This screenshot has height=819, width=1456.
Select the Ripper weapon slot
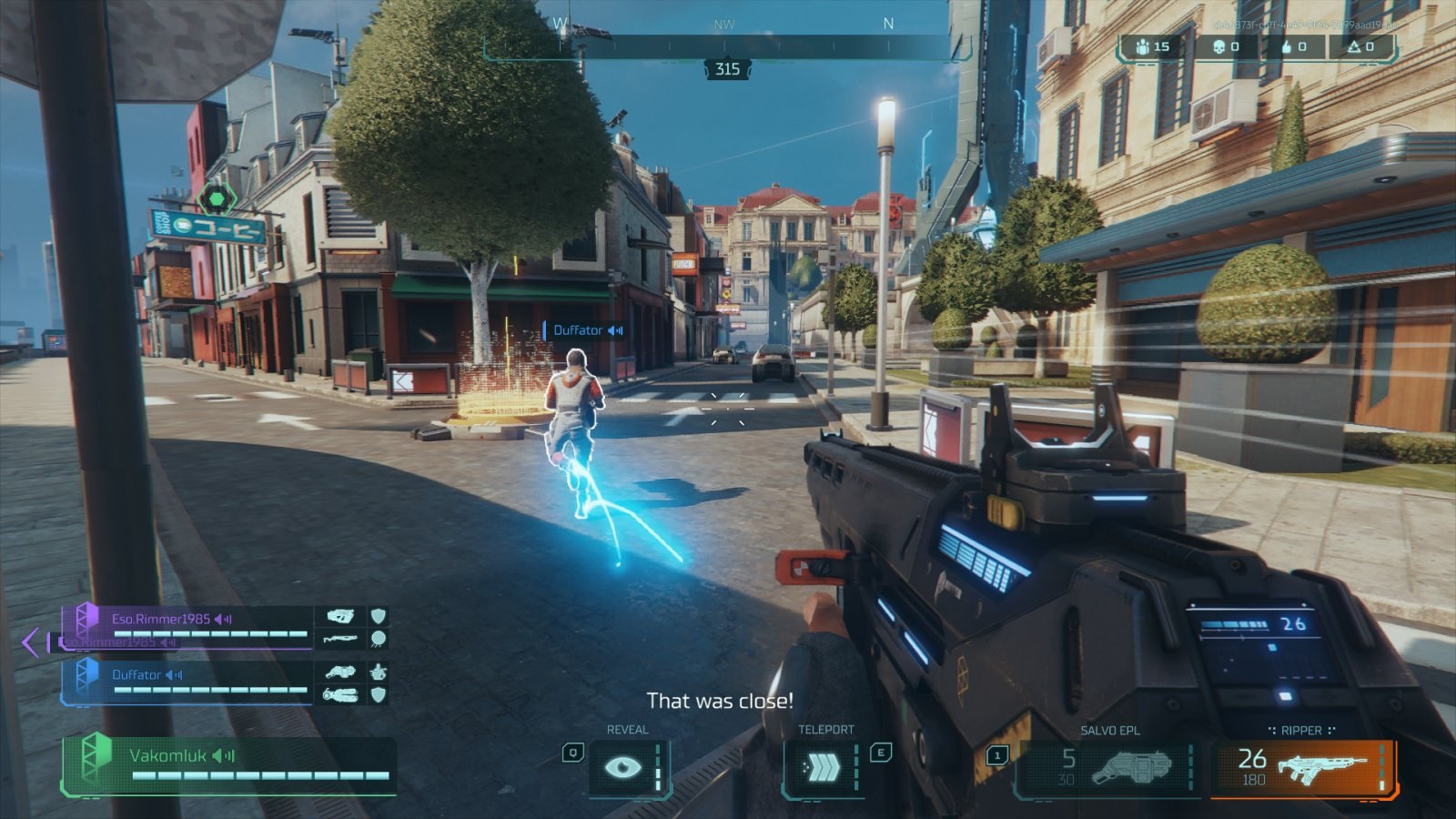point(1303,767)
